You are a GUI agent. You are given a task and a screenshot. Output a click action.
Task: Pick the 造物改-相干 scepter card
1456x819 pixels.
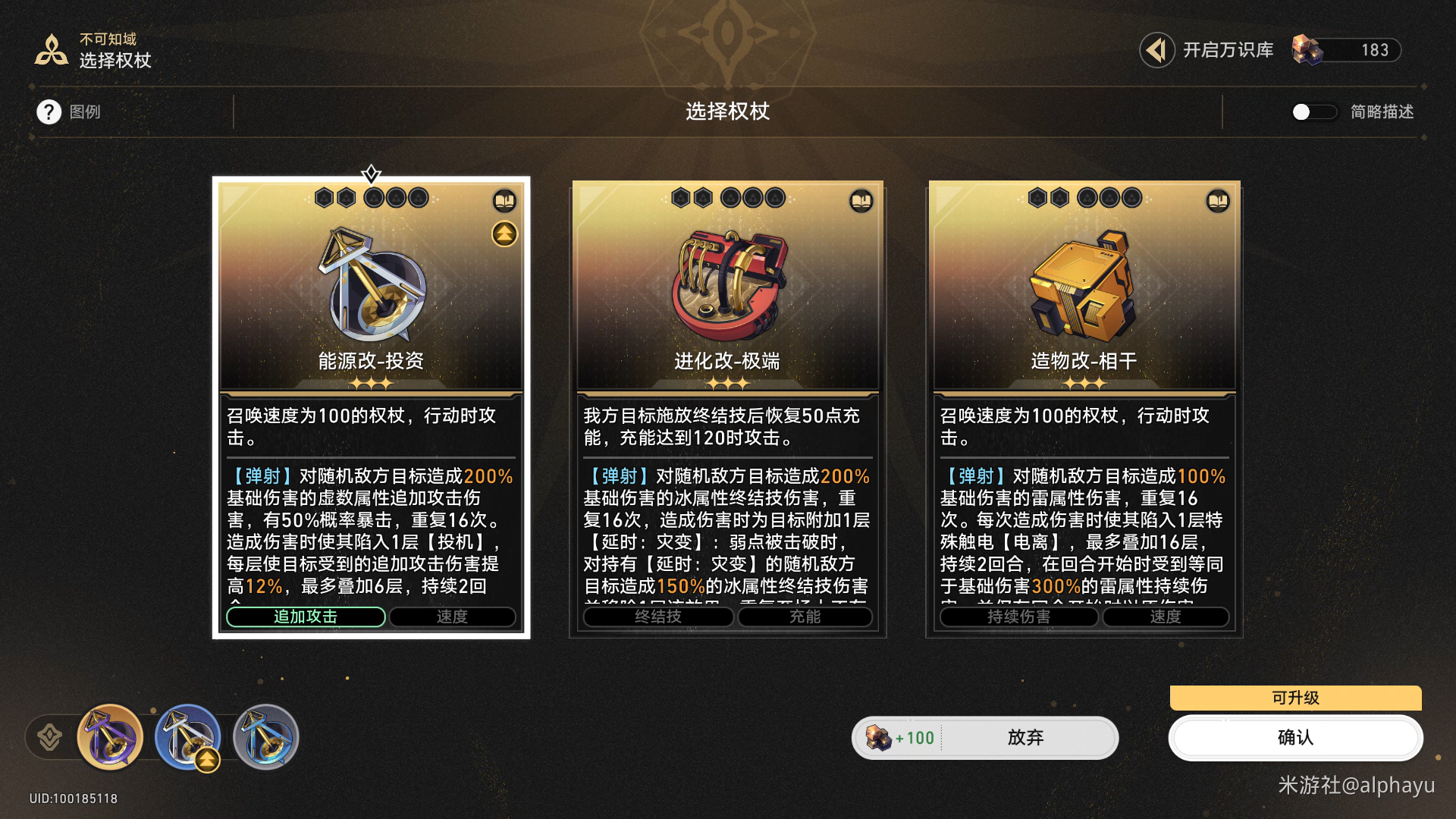pos(1084,303)
